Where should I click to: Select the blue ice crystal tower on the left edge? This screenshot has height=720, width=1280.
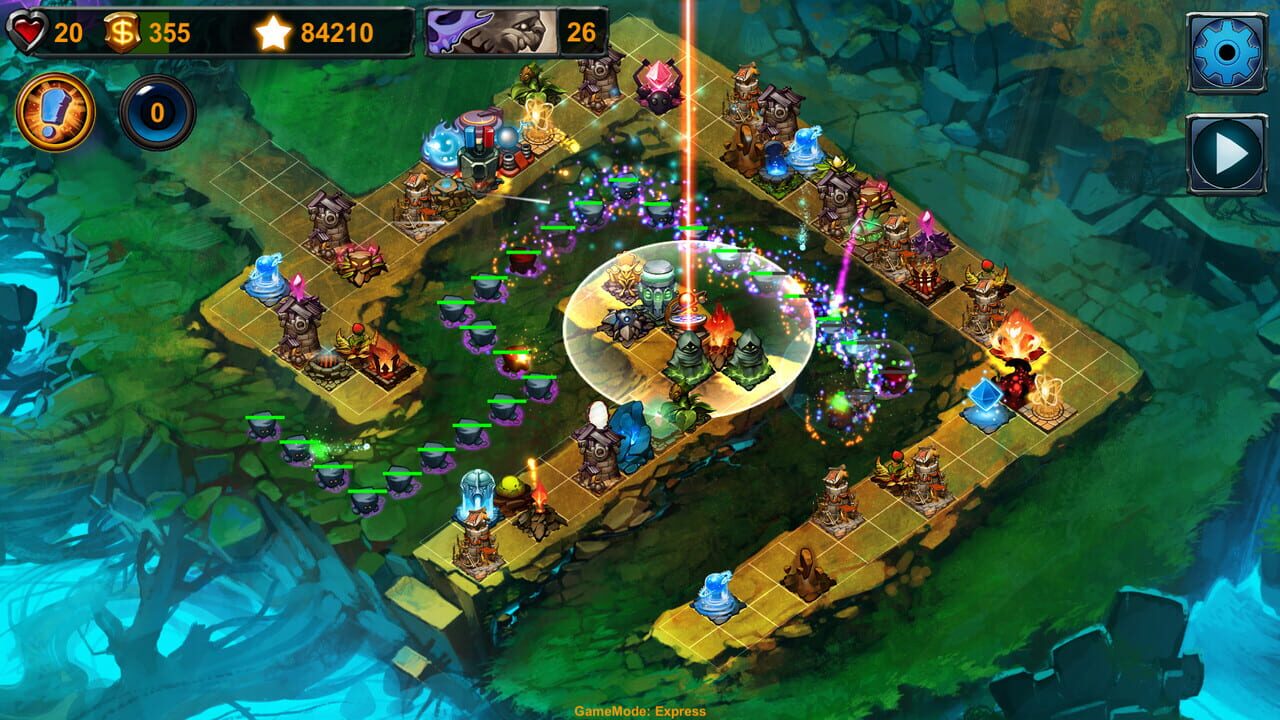265,280
